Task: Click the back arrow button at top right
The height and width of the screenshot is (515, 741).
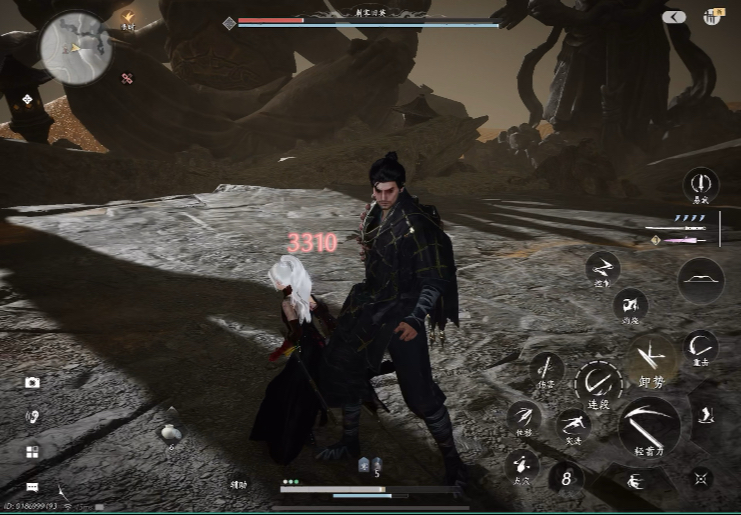Action: pyautogui.click(x=674, y=17)
